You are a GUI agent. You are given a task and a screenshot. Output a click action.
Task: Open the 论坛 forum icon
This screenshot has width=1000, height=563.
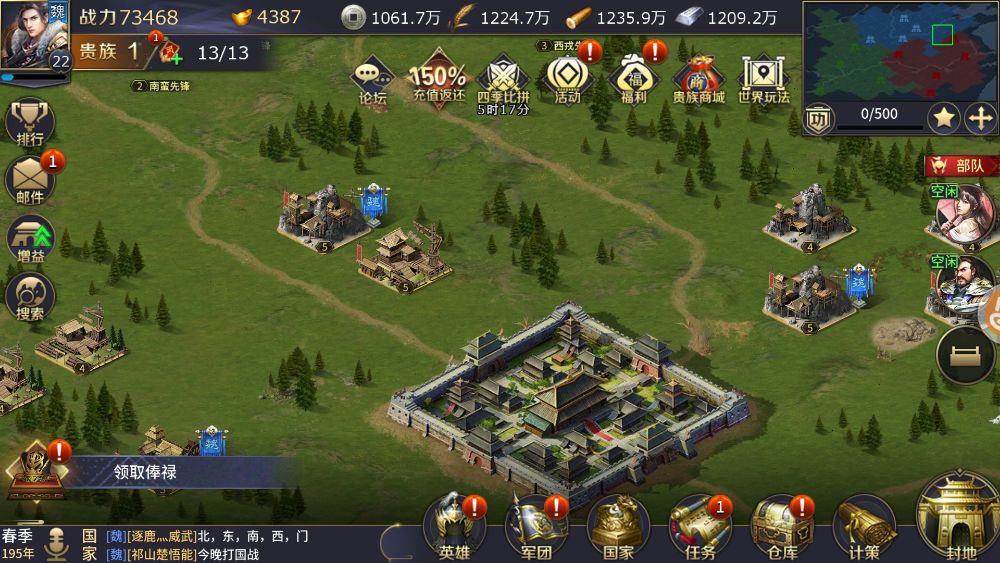tap(373, 79)
